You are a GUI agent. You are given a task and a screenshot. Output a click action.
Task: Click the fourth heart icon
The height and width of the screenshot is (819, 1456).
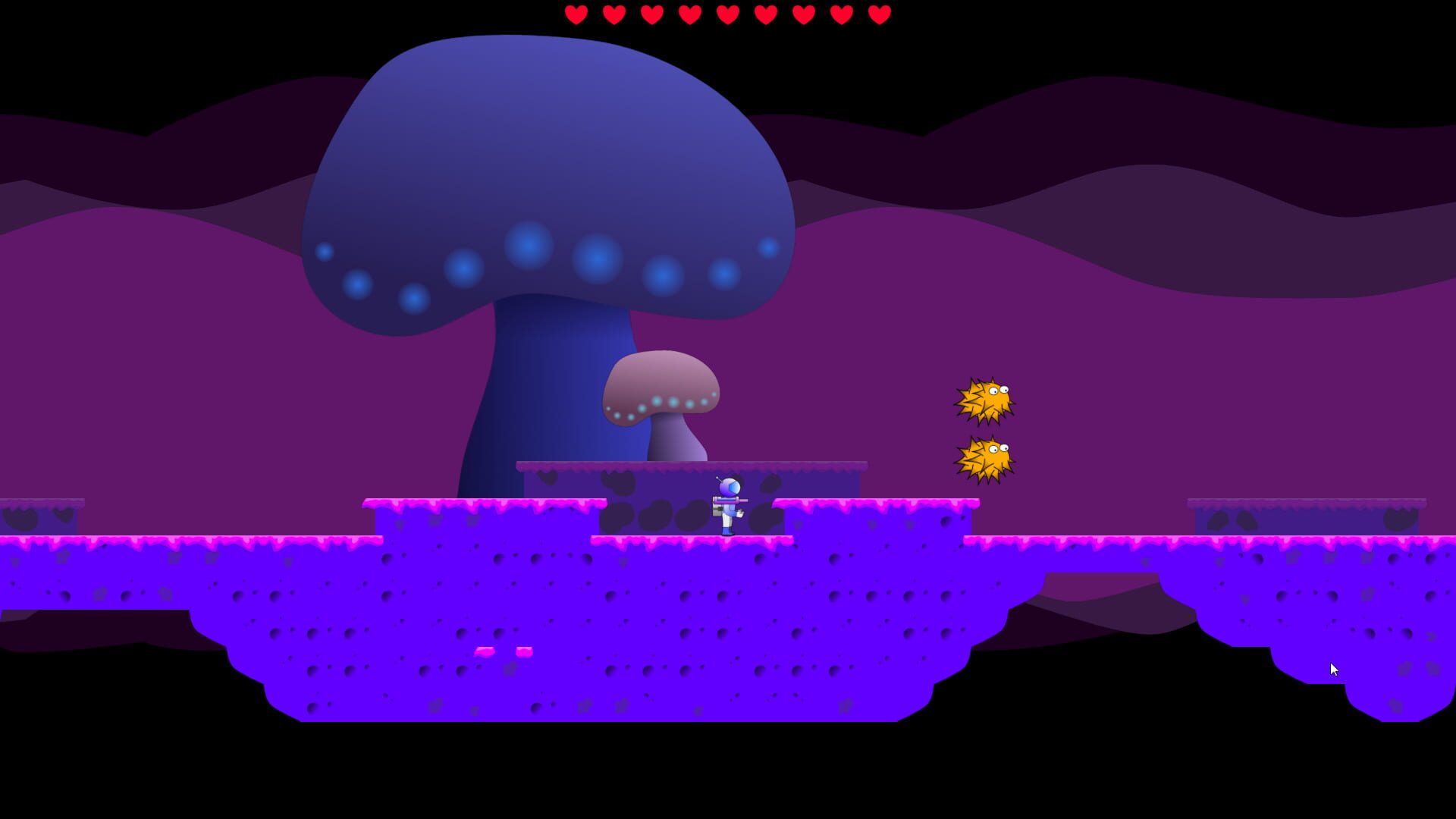click(689, 13)
